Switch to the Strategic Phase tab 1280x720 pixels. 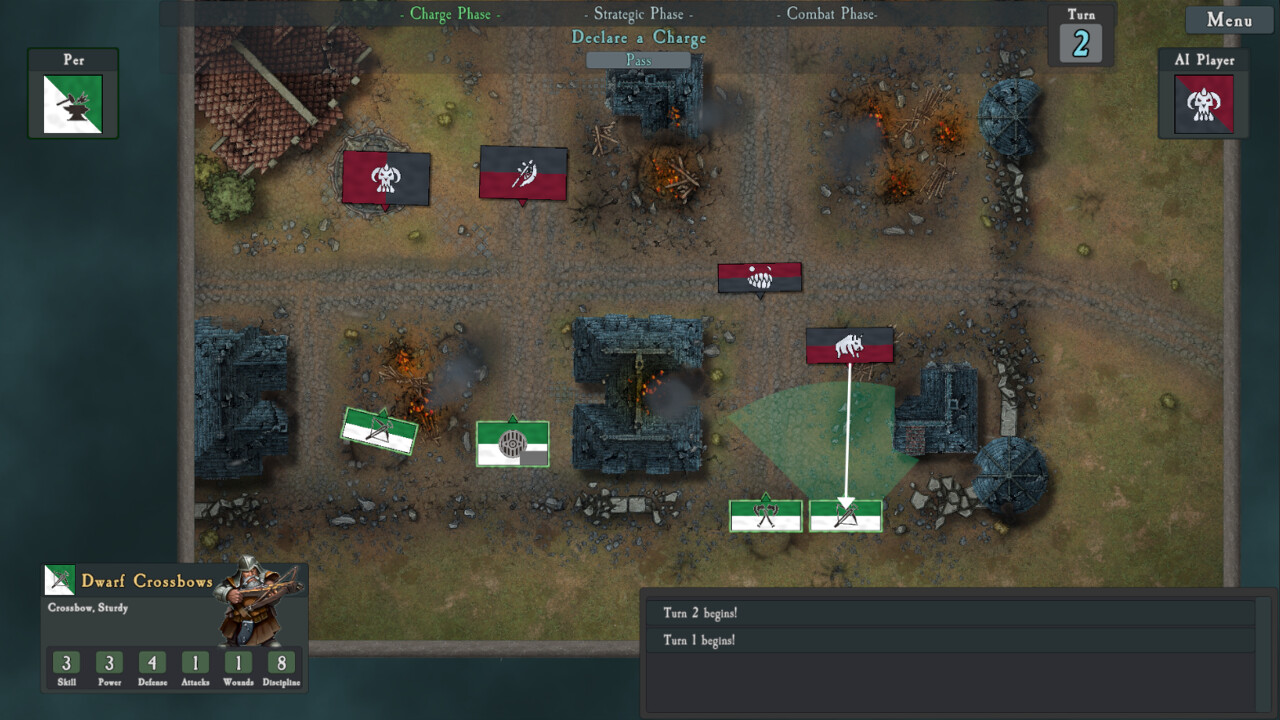[x=637, y=14]
